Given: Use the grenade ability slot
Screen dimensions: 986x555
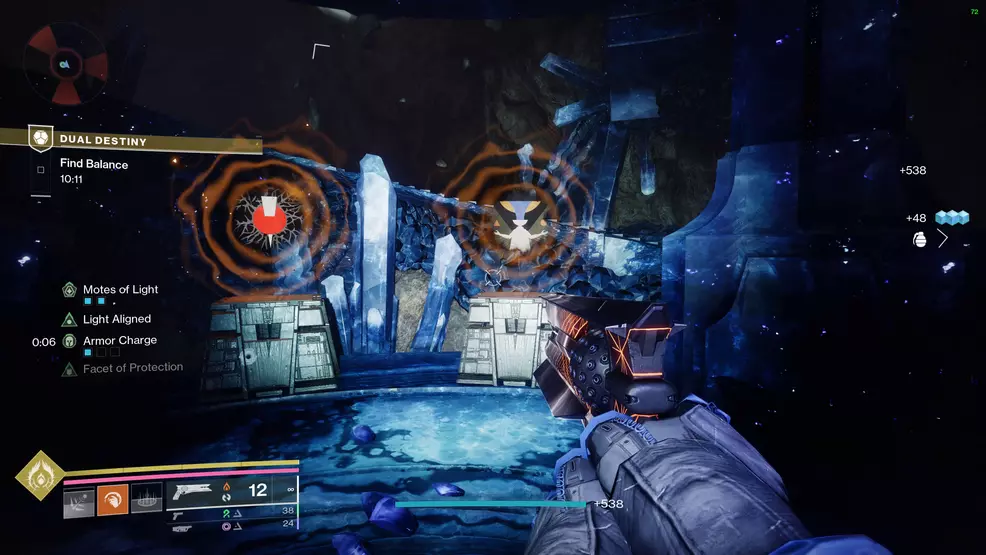Looking at the screenshot, I should pyautogui.click(x=79, y=500).
